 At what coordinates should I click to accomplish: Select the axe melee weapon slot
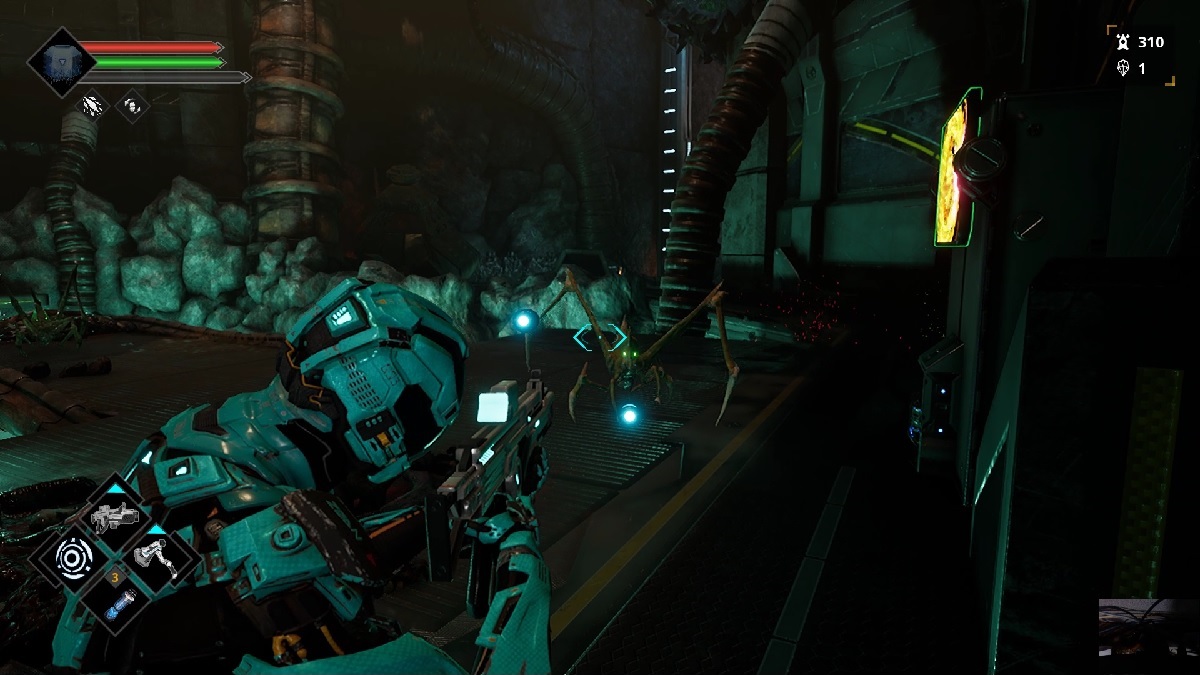point(158,553)
